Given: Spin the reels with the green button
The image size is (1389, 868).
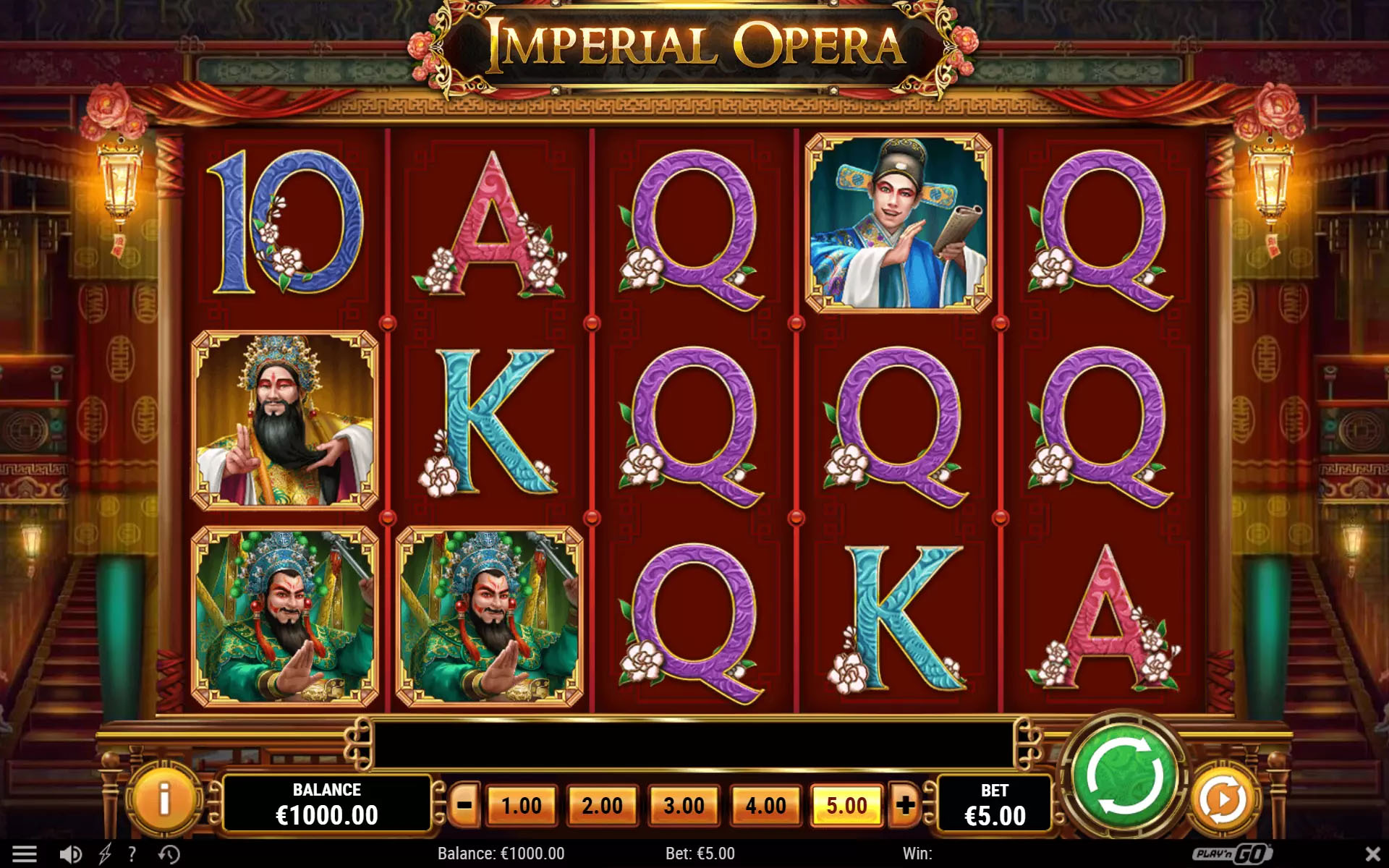Looking at the screenshot, I should tap(1125, 778).
